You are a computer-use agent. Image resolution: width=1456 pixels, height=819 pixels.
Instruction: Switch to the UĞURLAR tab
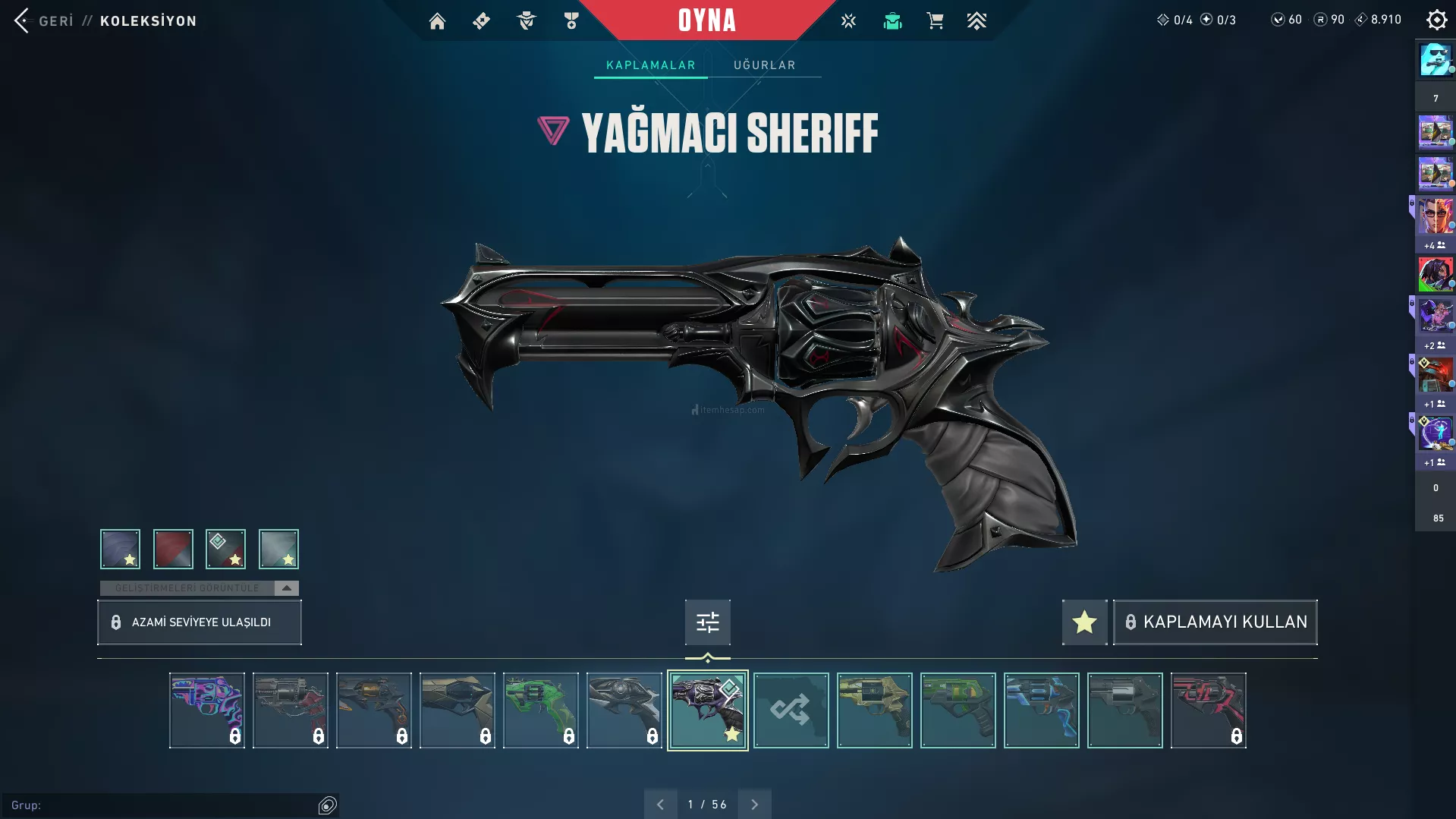(x=764, y=65)
